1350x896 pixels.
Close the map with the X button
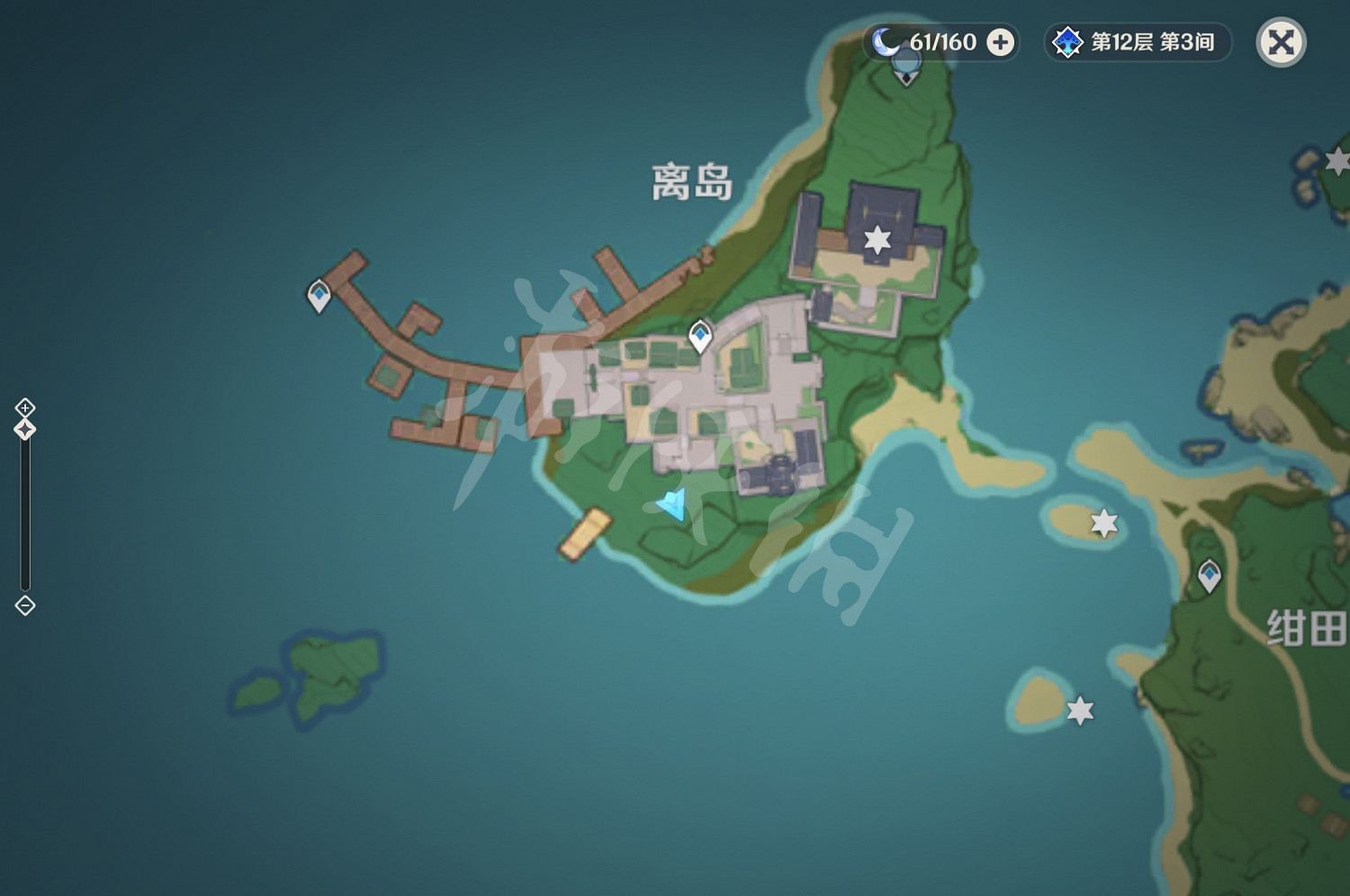click(x=1282, y=41)
